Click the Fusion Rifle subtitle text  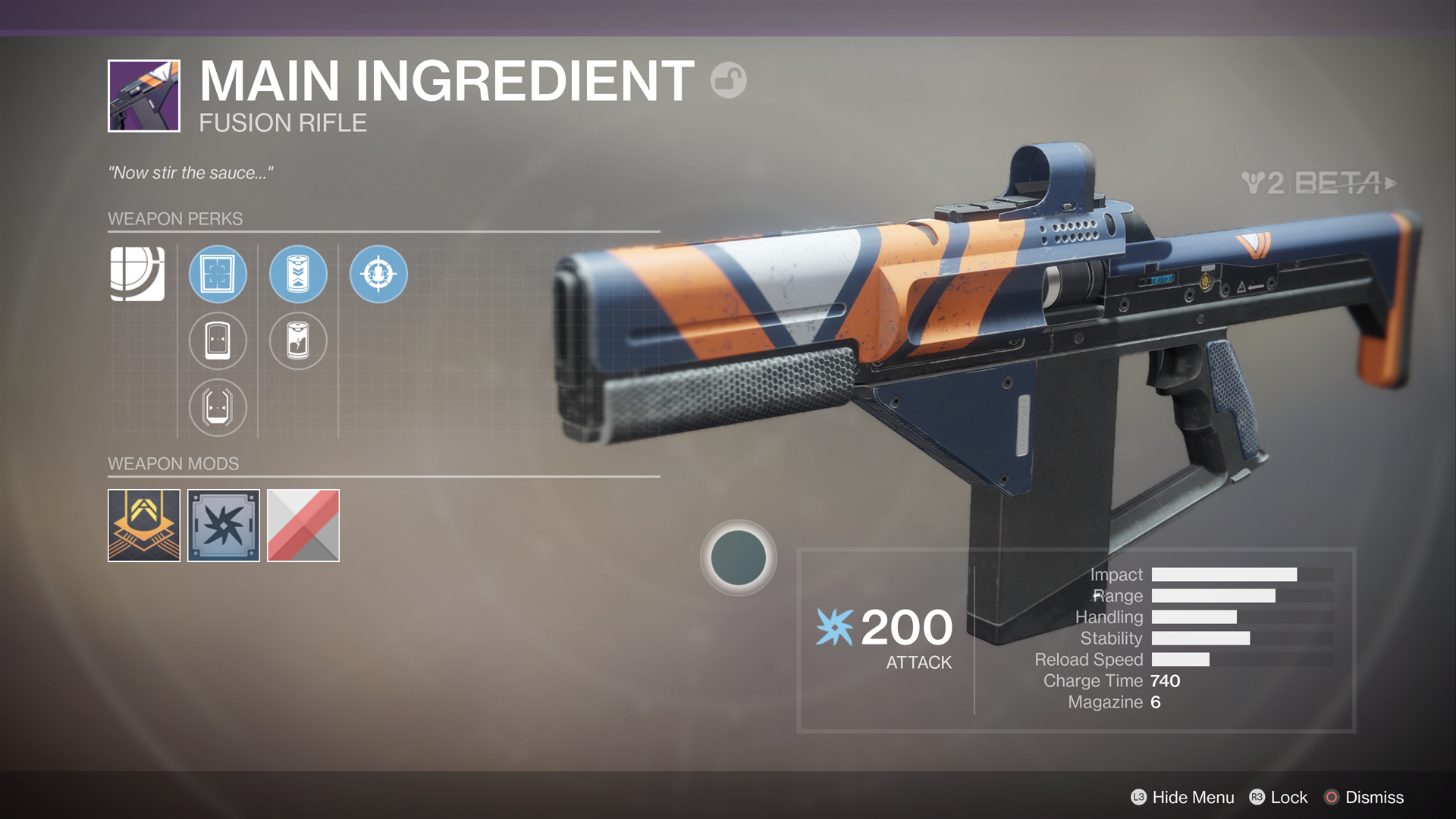click(283, 122)
